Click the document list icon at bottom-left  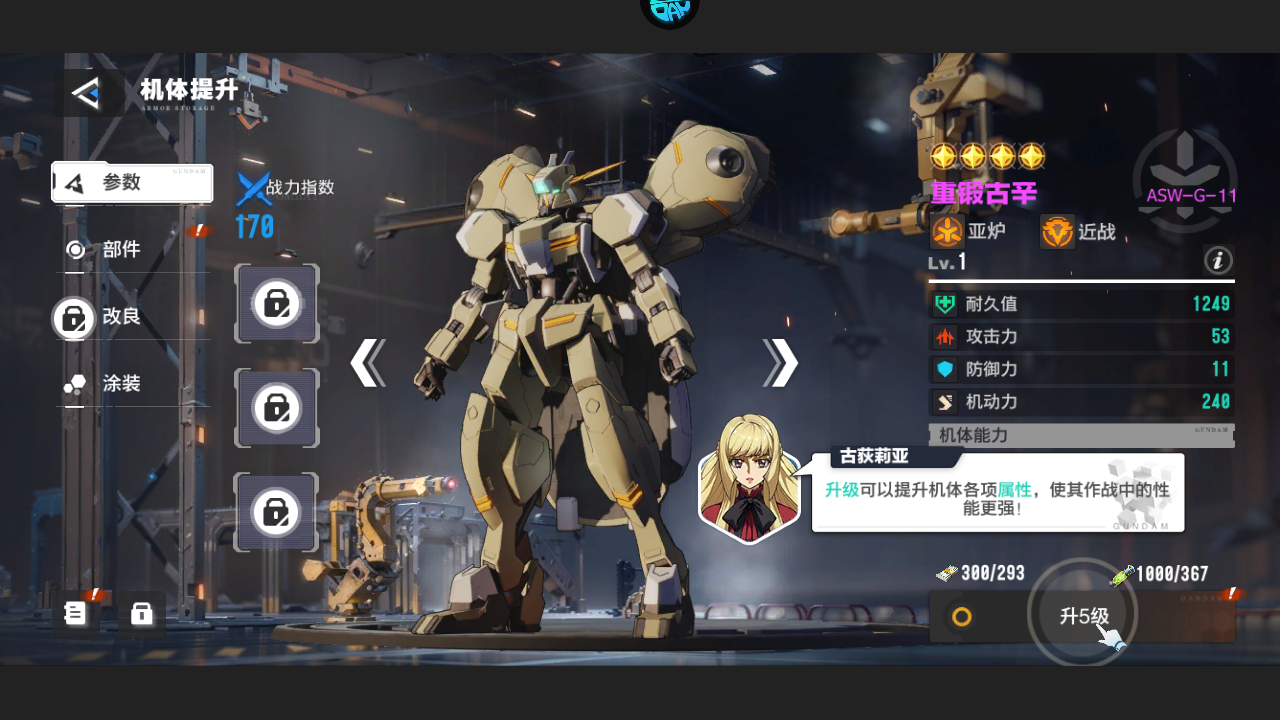tap(76, 612)
